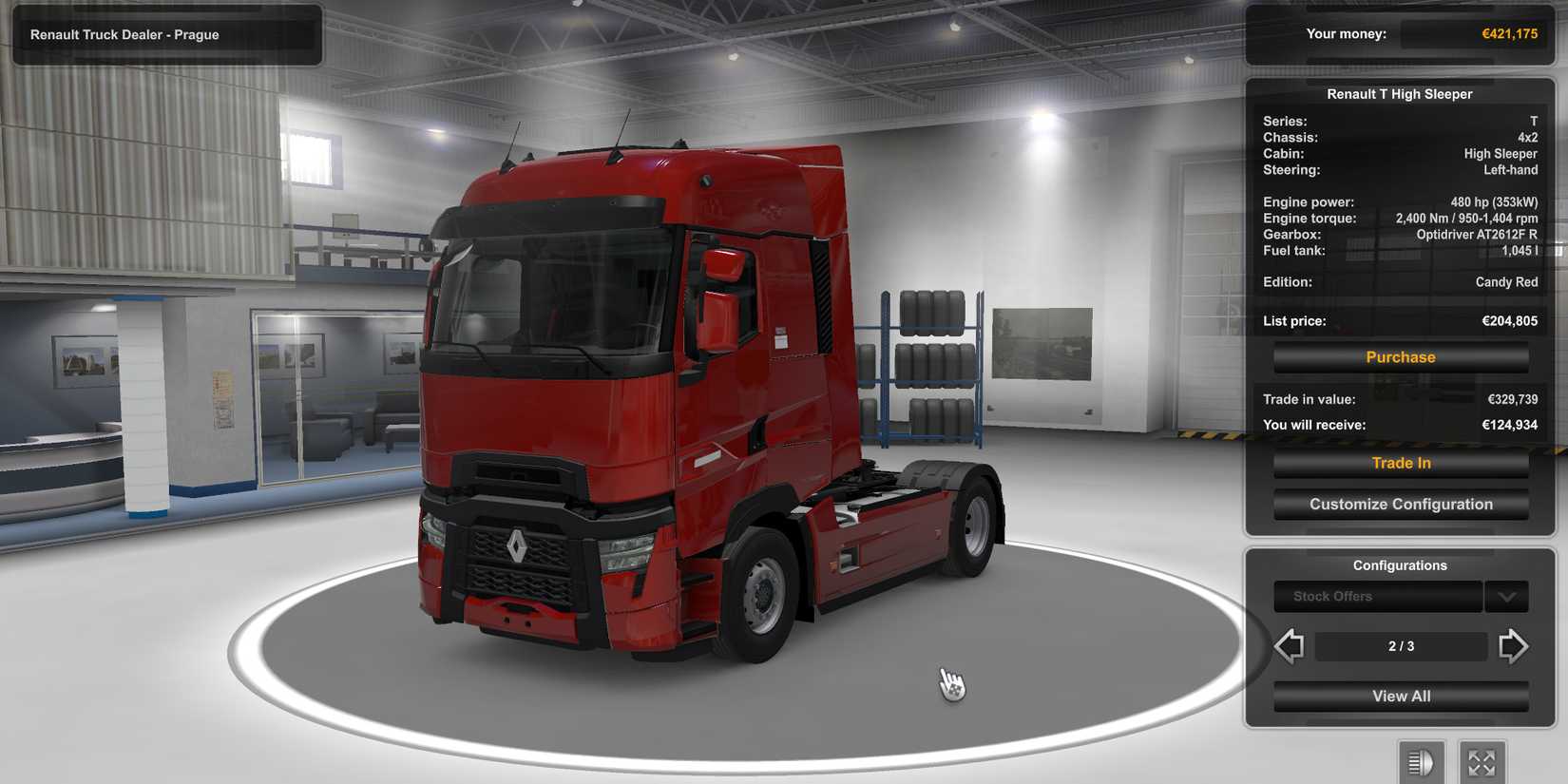Click the chevron beside Stock Offers
The image size is (1568, 784).
[x=1506, y=596]
